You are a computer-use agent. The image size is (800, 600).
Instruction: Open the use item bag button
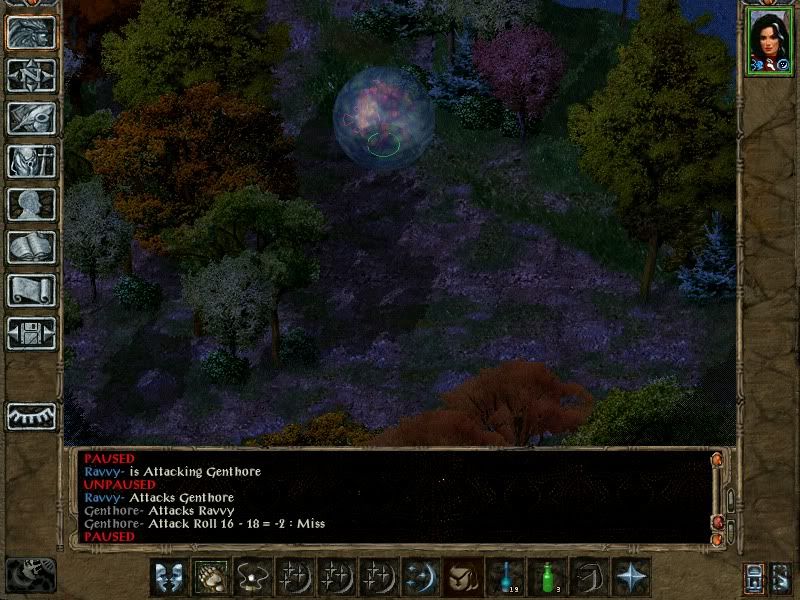click(x=462, y=576)
